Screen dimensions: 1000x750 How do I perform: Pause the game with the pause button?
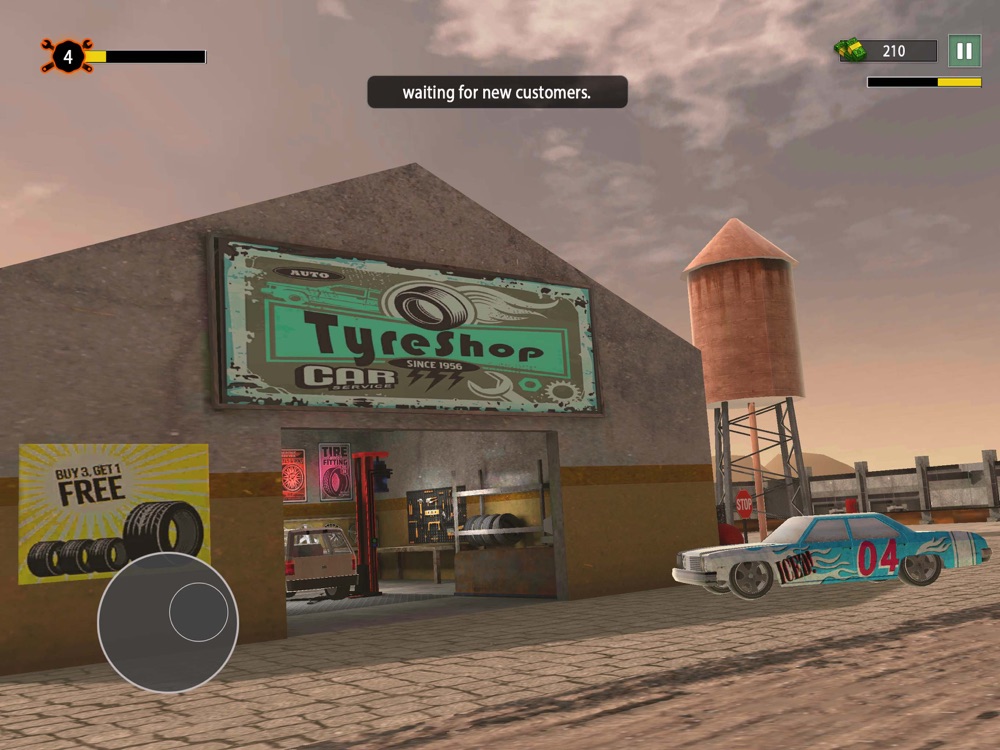964,51
